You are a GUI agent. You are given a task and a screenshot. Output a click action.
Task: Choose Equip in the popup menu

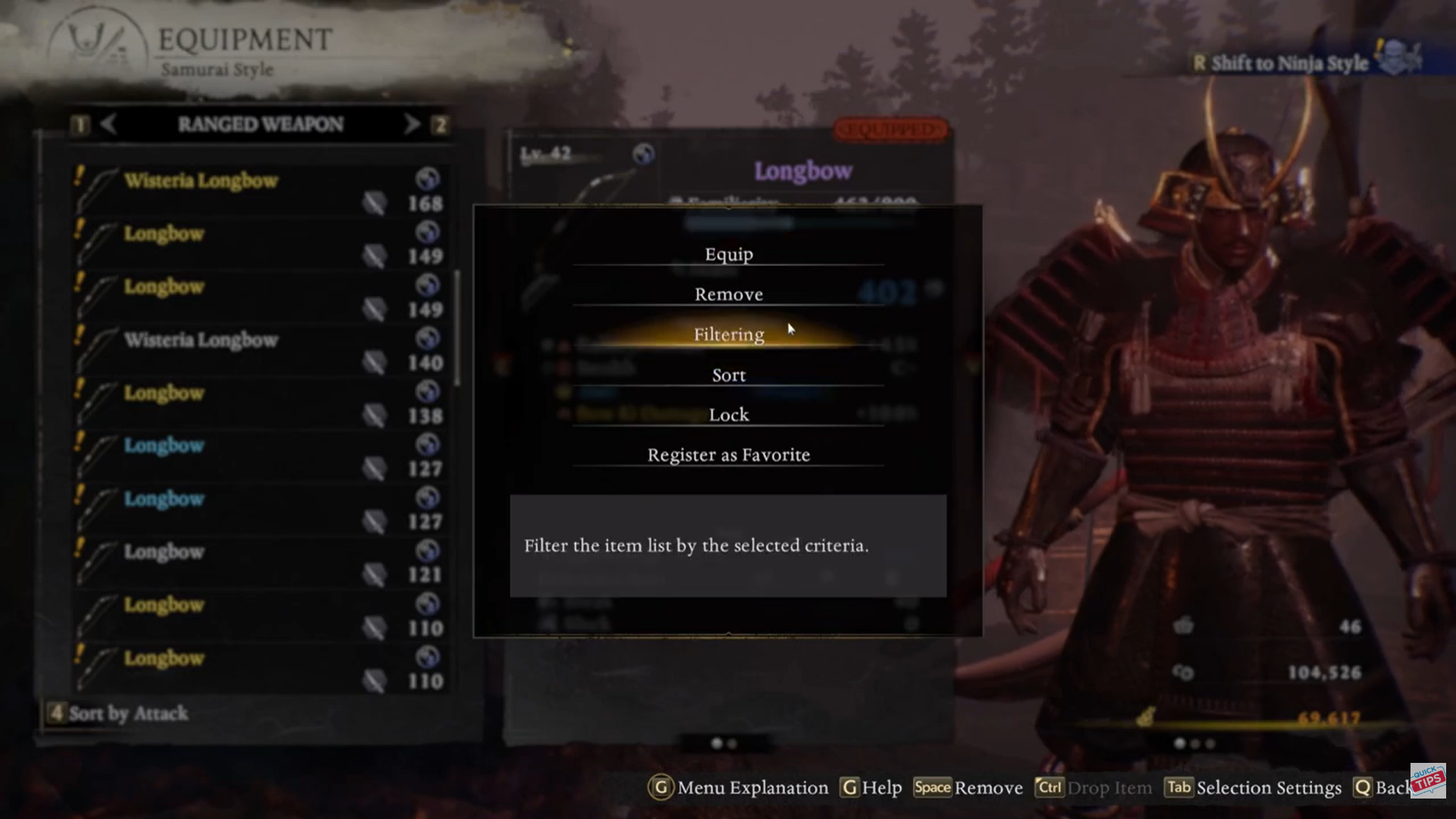(728, 254)
